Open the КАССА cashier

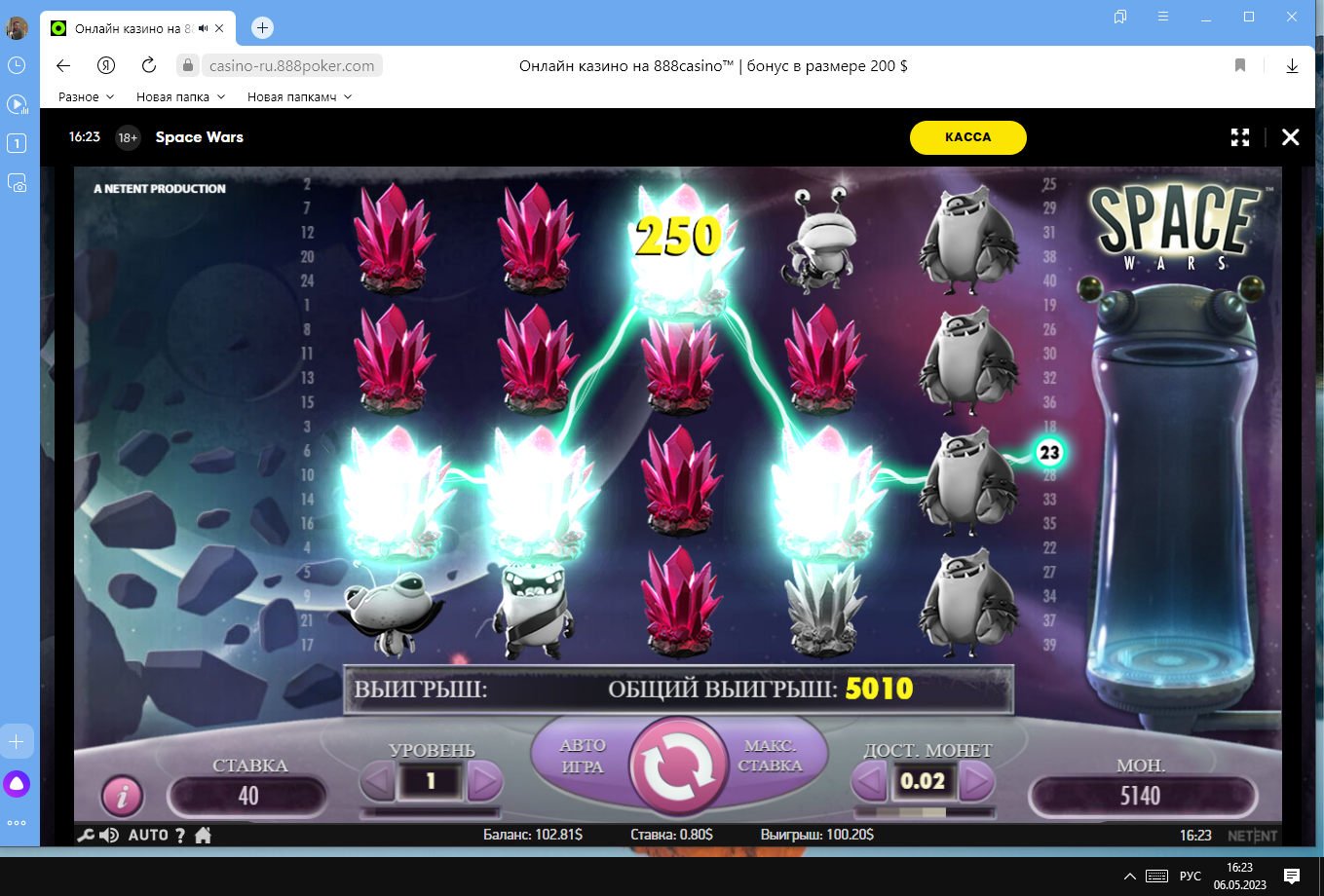967,137
